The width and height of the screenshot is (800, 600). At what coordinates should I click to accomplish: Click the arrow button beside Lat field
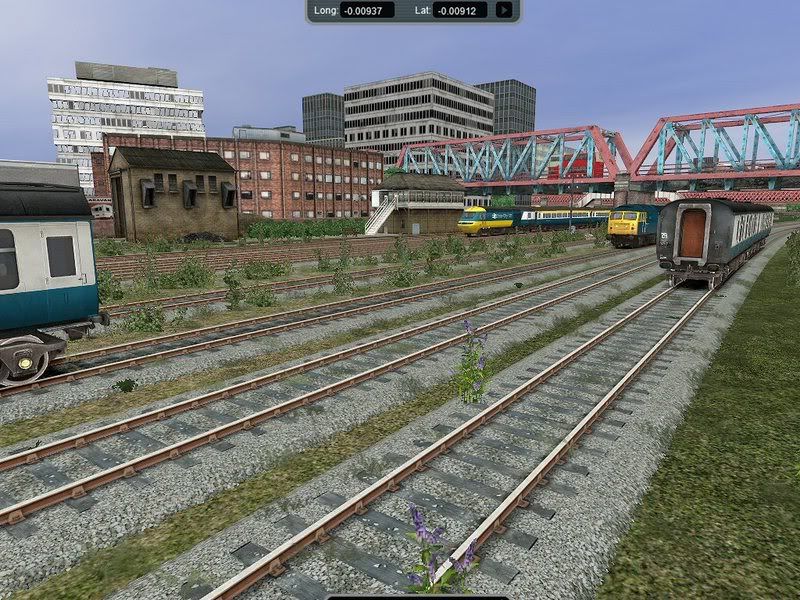pyautogui.click(x=504, y=10)
